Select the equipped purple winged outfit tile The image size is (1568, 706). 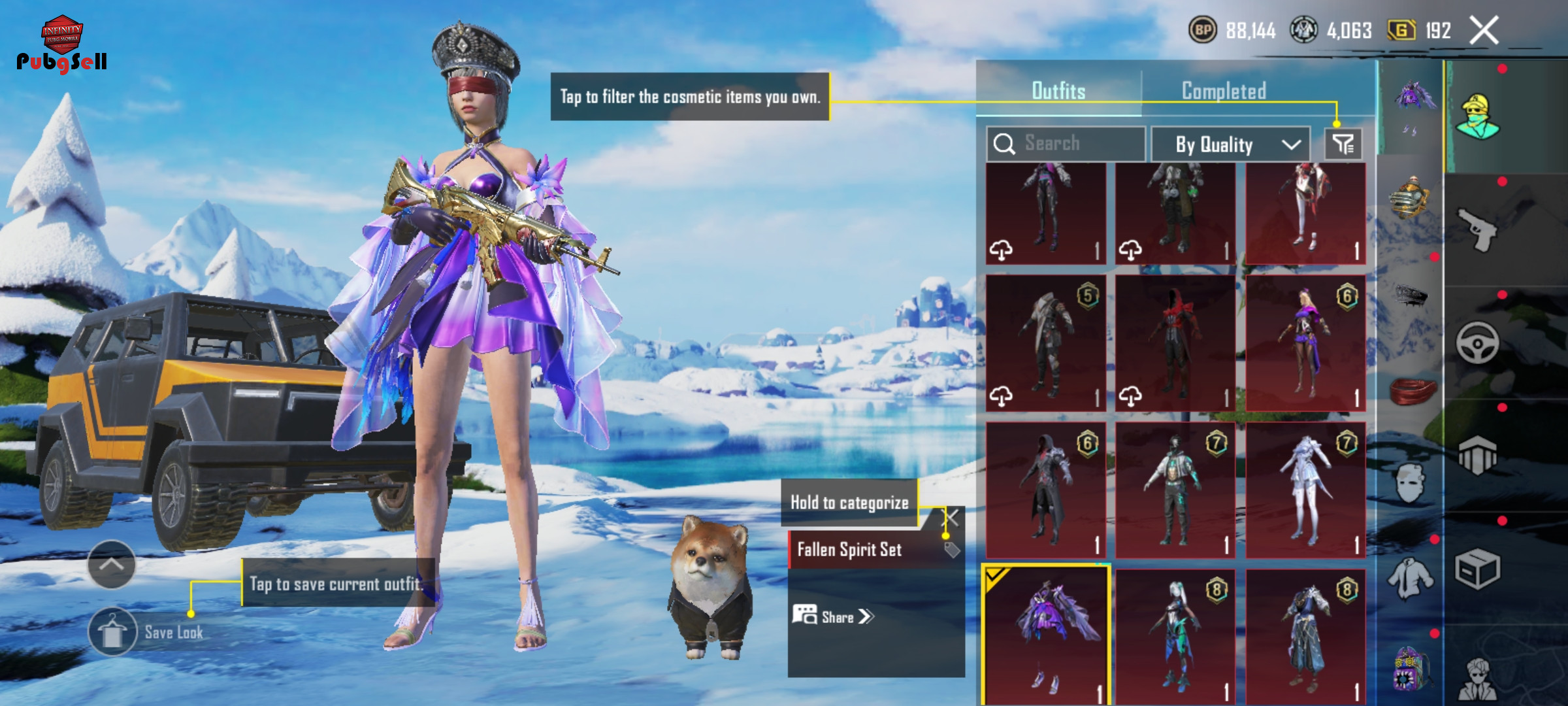point(1045,634)
